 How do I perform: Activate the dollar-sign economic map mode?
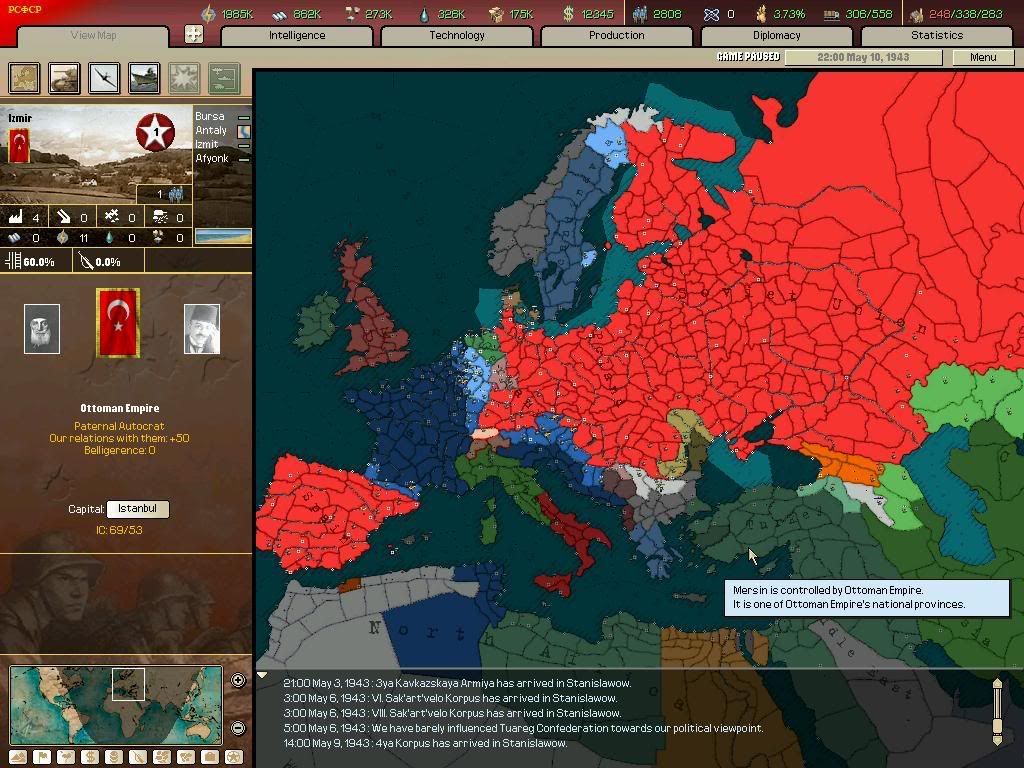tap(90, 757)
